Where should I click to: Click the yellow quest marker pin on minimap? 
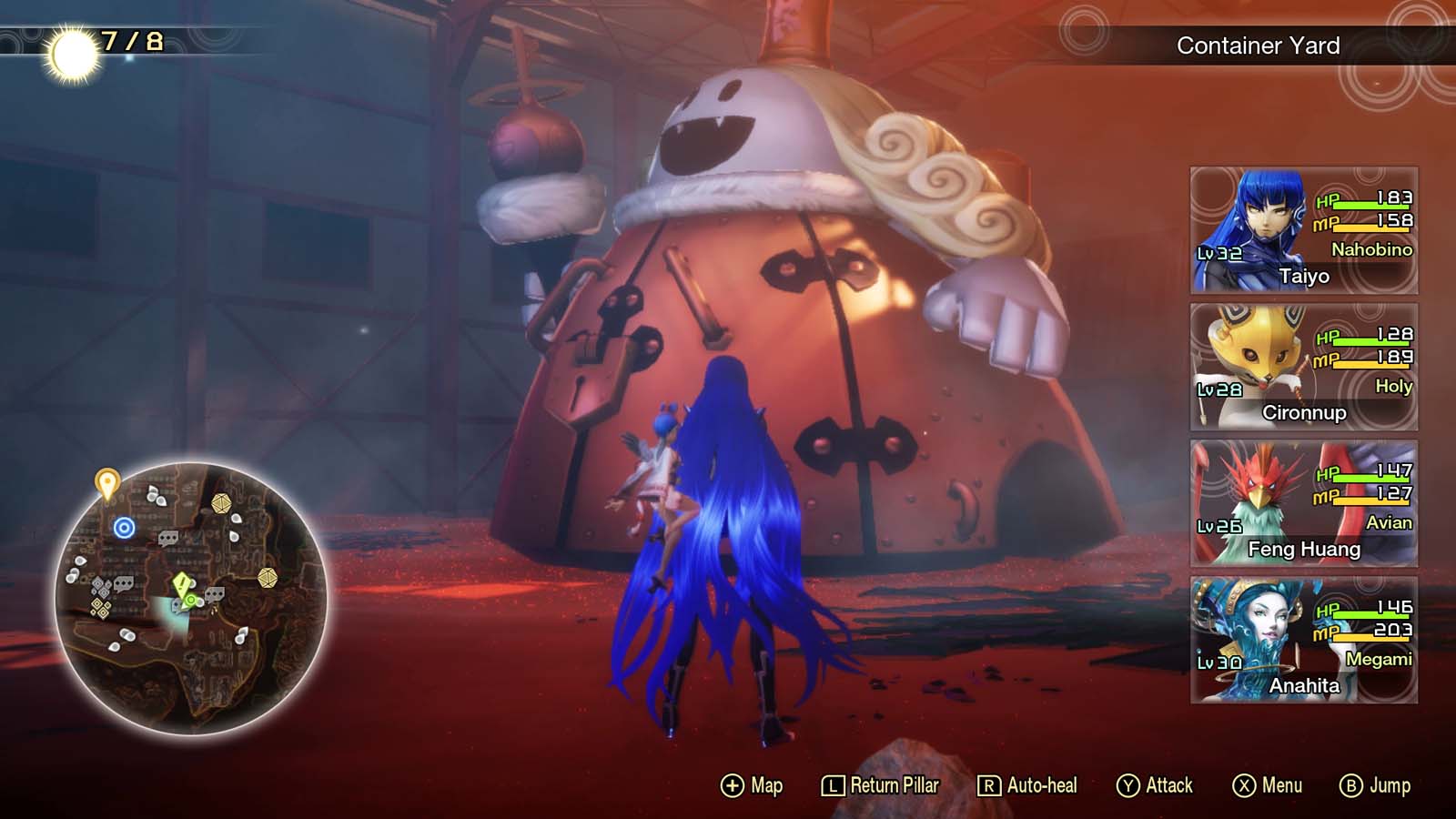(108, 482)
